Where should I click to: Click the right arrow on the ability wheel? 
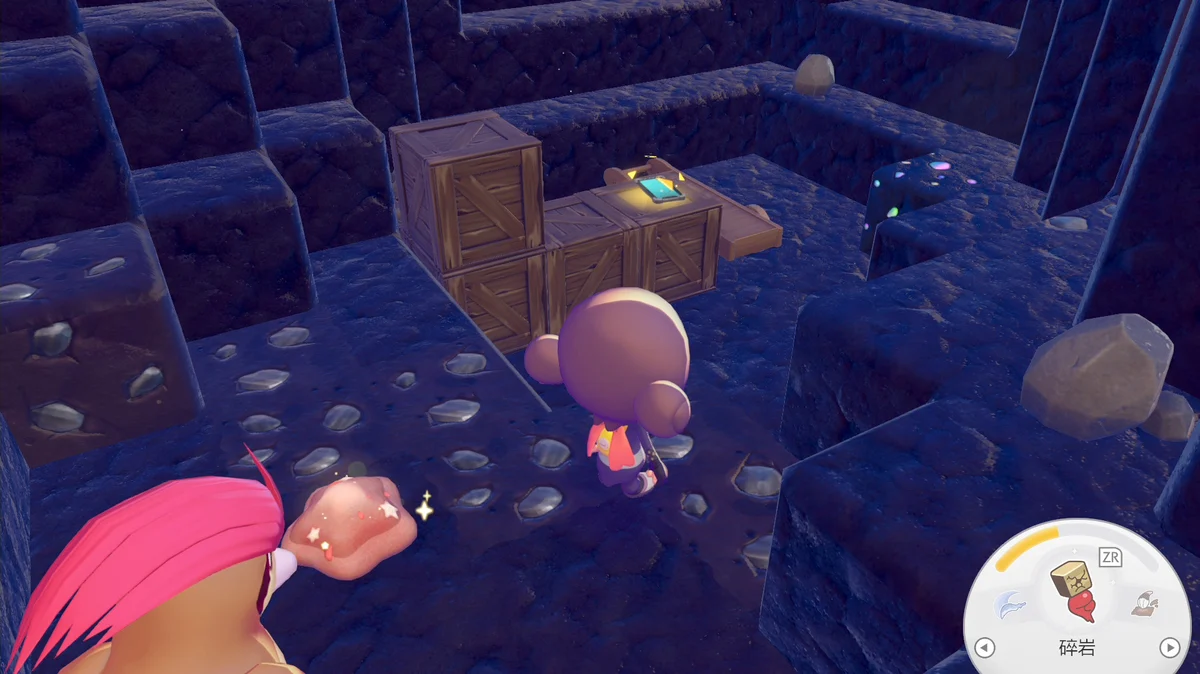coord(1168,647)
